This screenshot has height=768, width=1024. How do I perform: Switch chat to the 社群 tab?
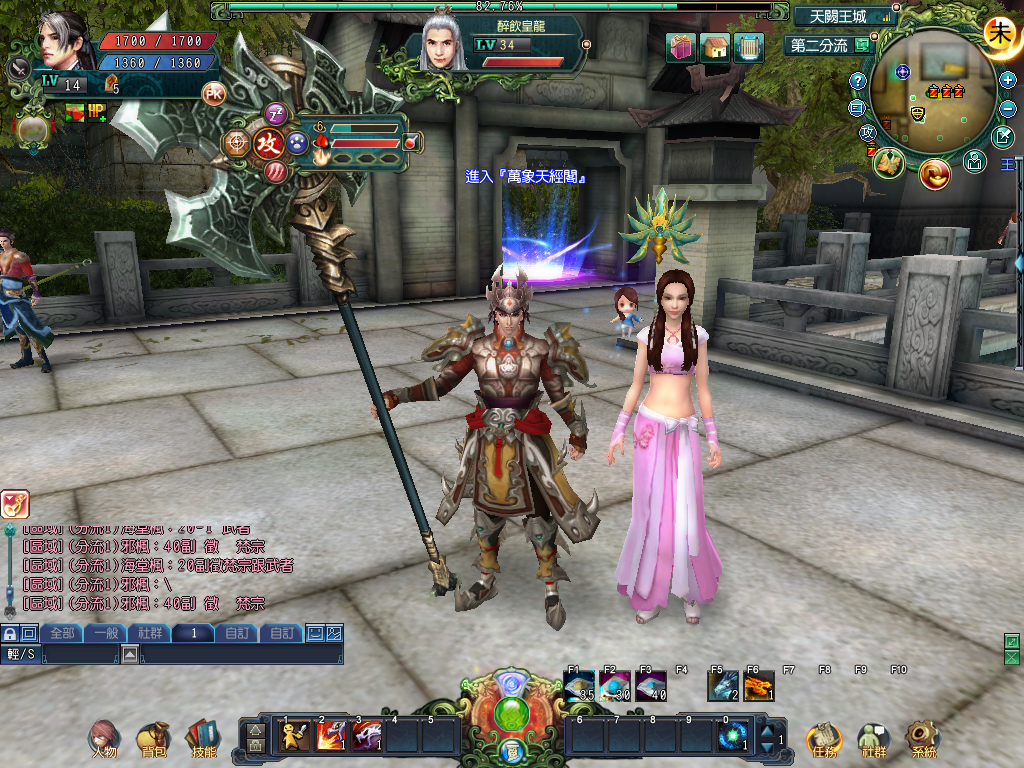click(x=149, y=633)
